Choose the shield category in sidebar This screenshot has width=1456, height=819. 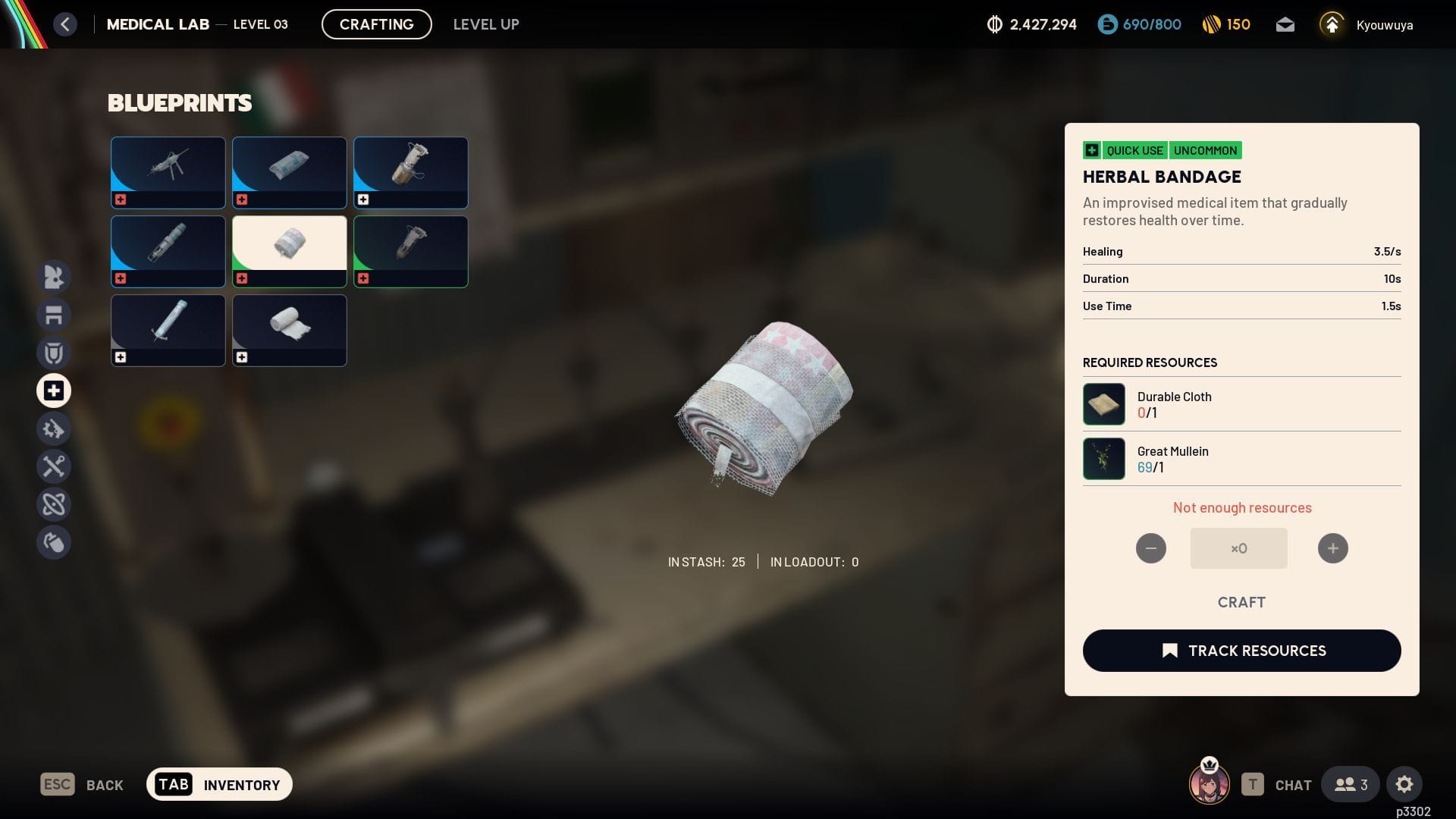coord(54,353)
